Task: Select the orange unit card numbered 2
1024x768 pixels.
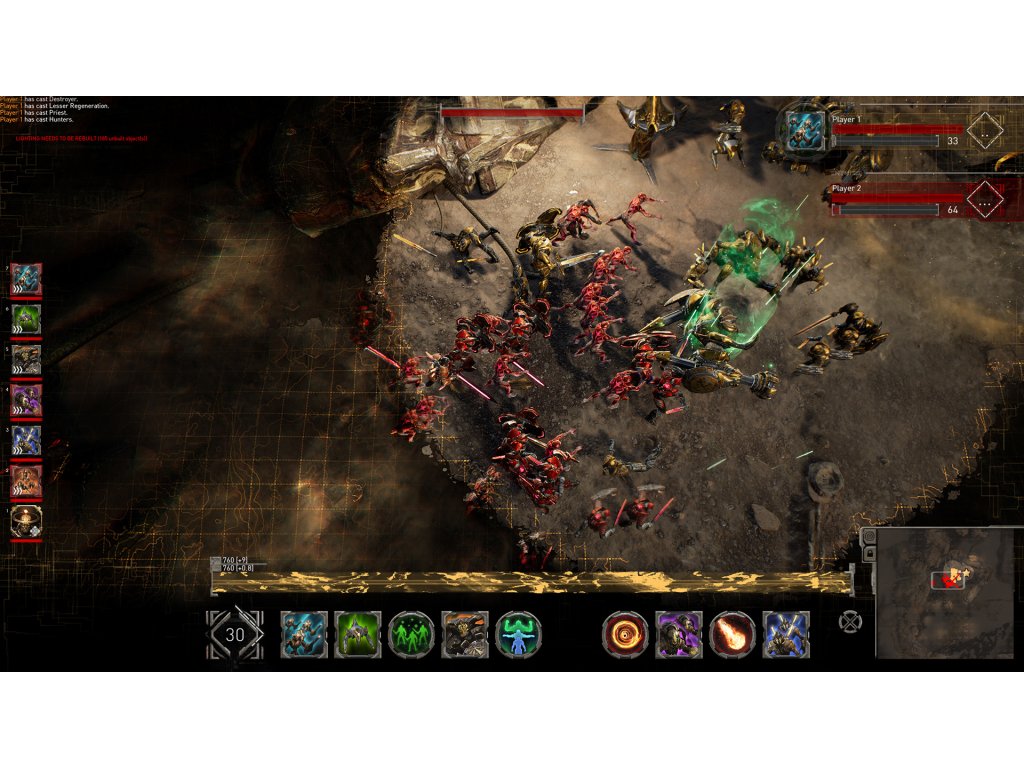Action: [x=26, y=481]
